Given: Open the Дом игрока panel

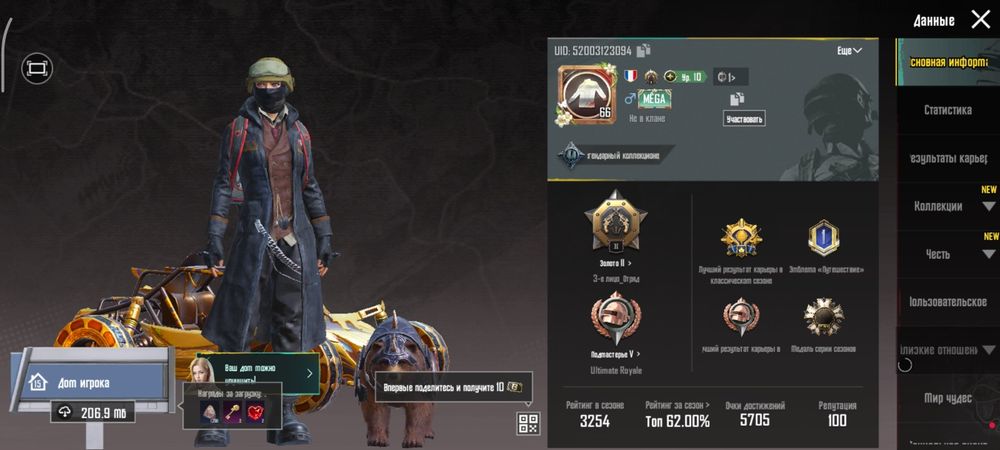Looking at the screenshot, I should (88, 381).
